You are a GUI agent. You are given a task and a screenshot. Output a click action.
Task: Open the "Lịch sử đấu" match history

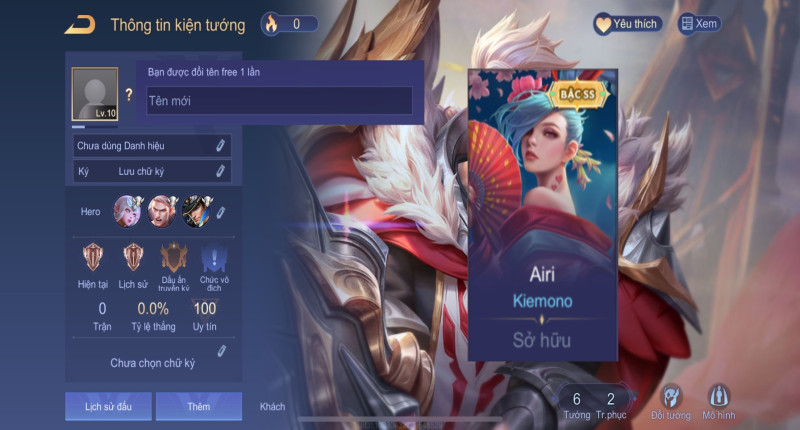(107, 406)
